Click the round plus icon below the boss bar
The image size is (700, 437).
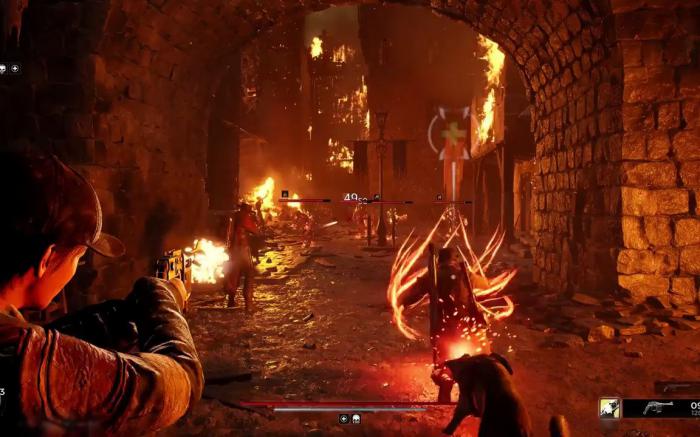[344, 419]
